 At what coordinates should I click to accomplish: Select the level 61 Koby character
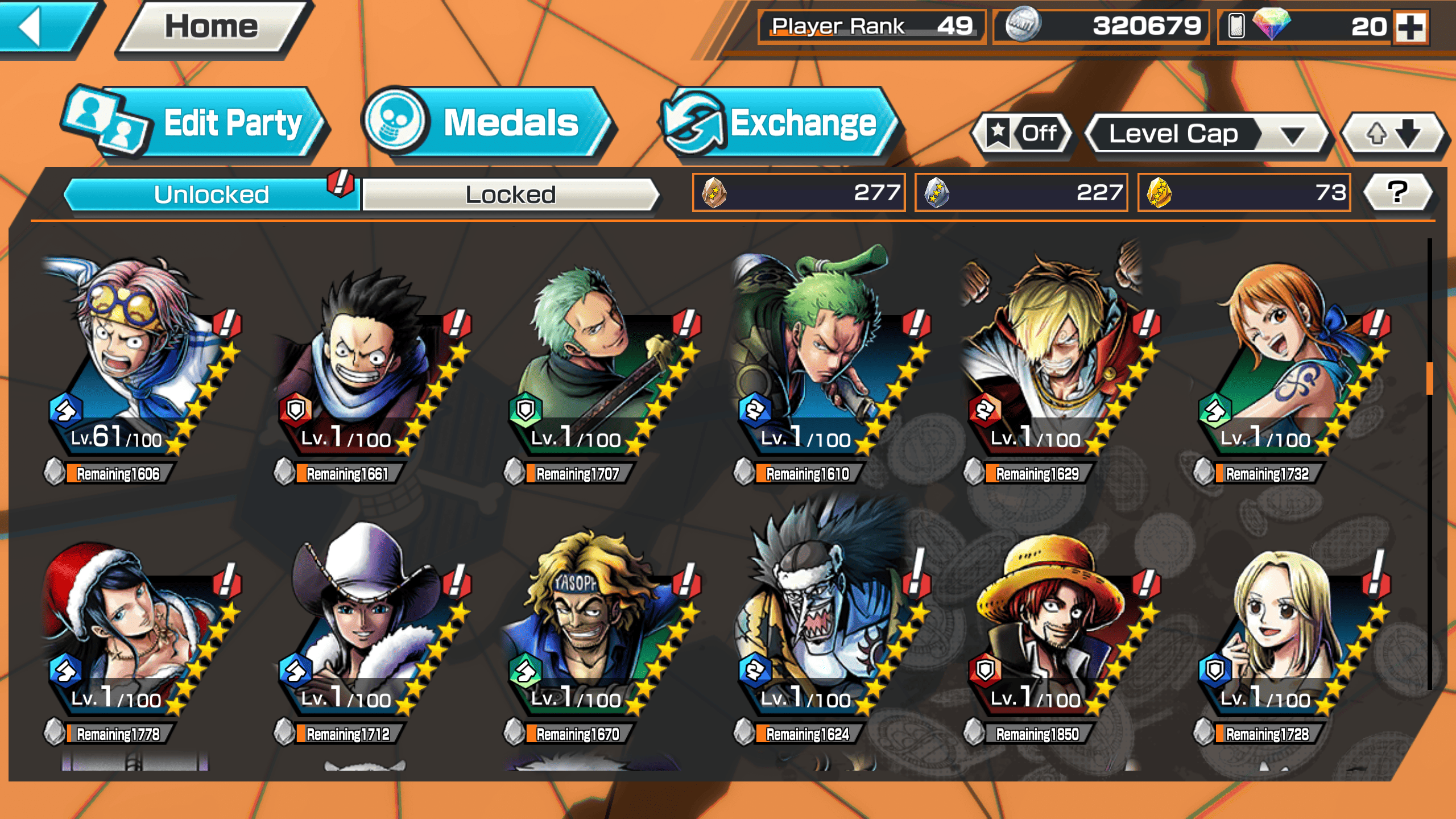pos(136,364)
